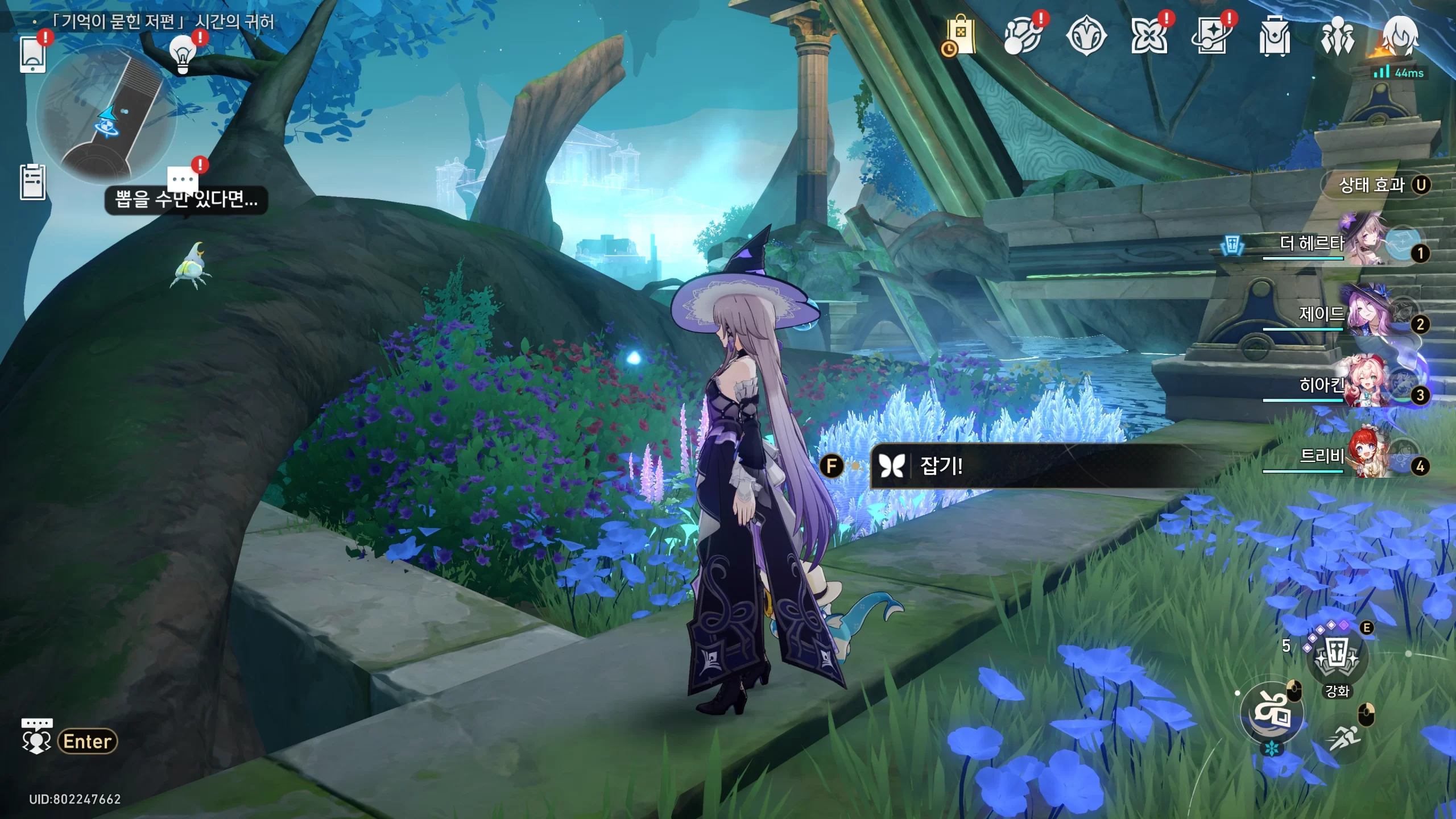Switch to party member 제이드

click(1342, 315)
